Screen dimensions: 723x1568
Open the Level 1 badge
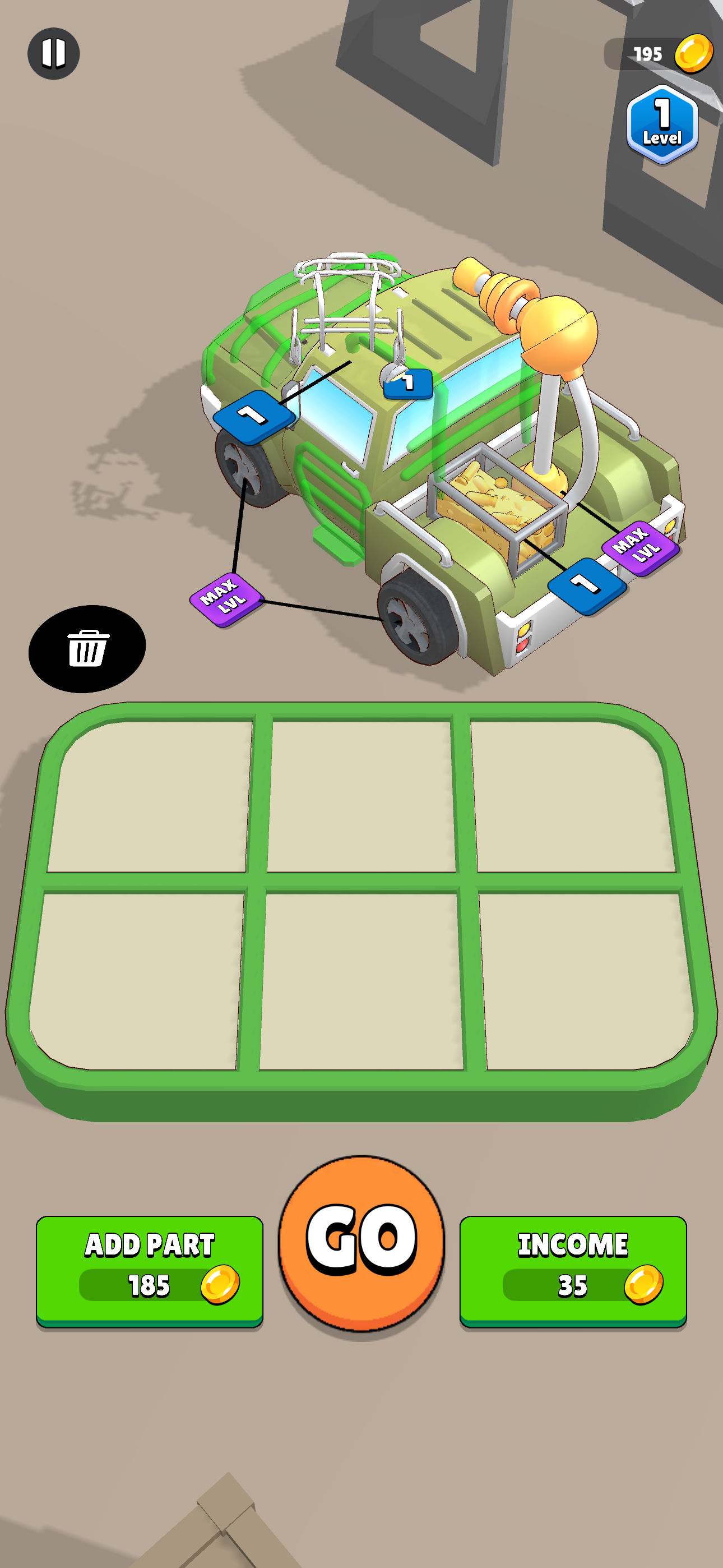point(662,122)
